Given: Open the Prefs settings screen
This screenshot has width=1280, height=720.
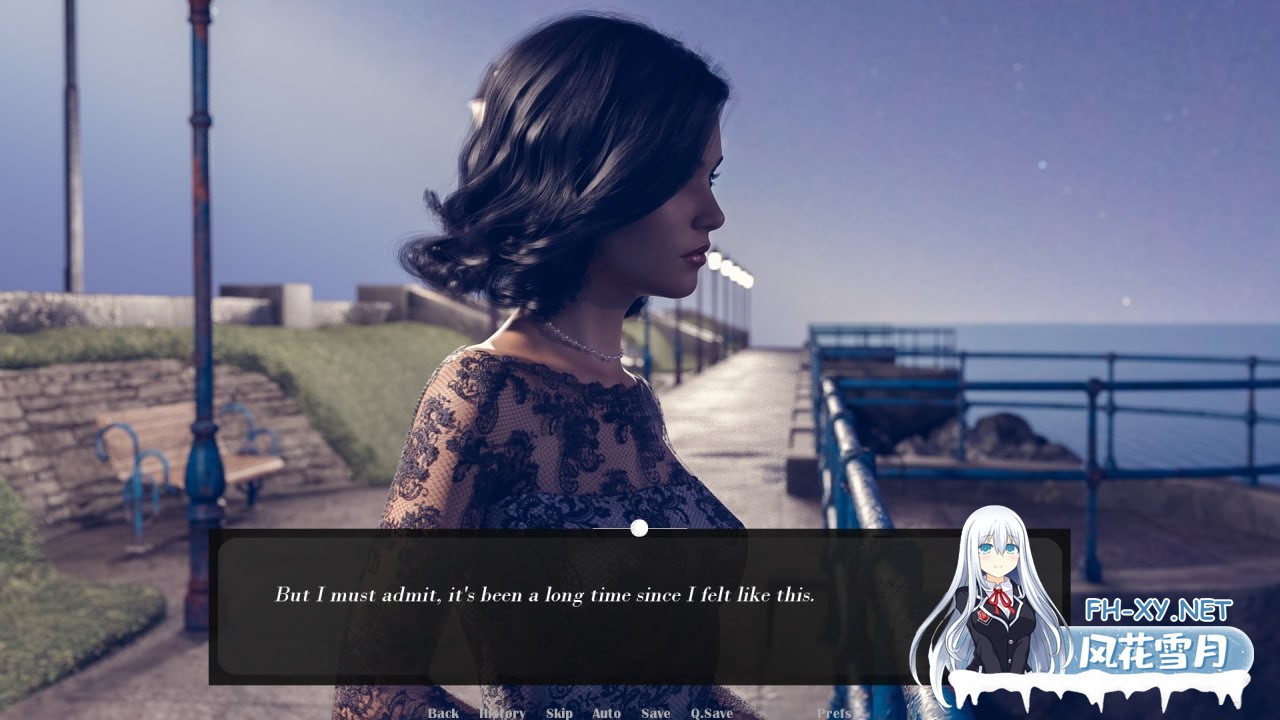Looking at the screenshot, I should (837, 713).
